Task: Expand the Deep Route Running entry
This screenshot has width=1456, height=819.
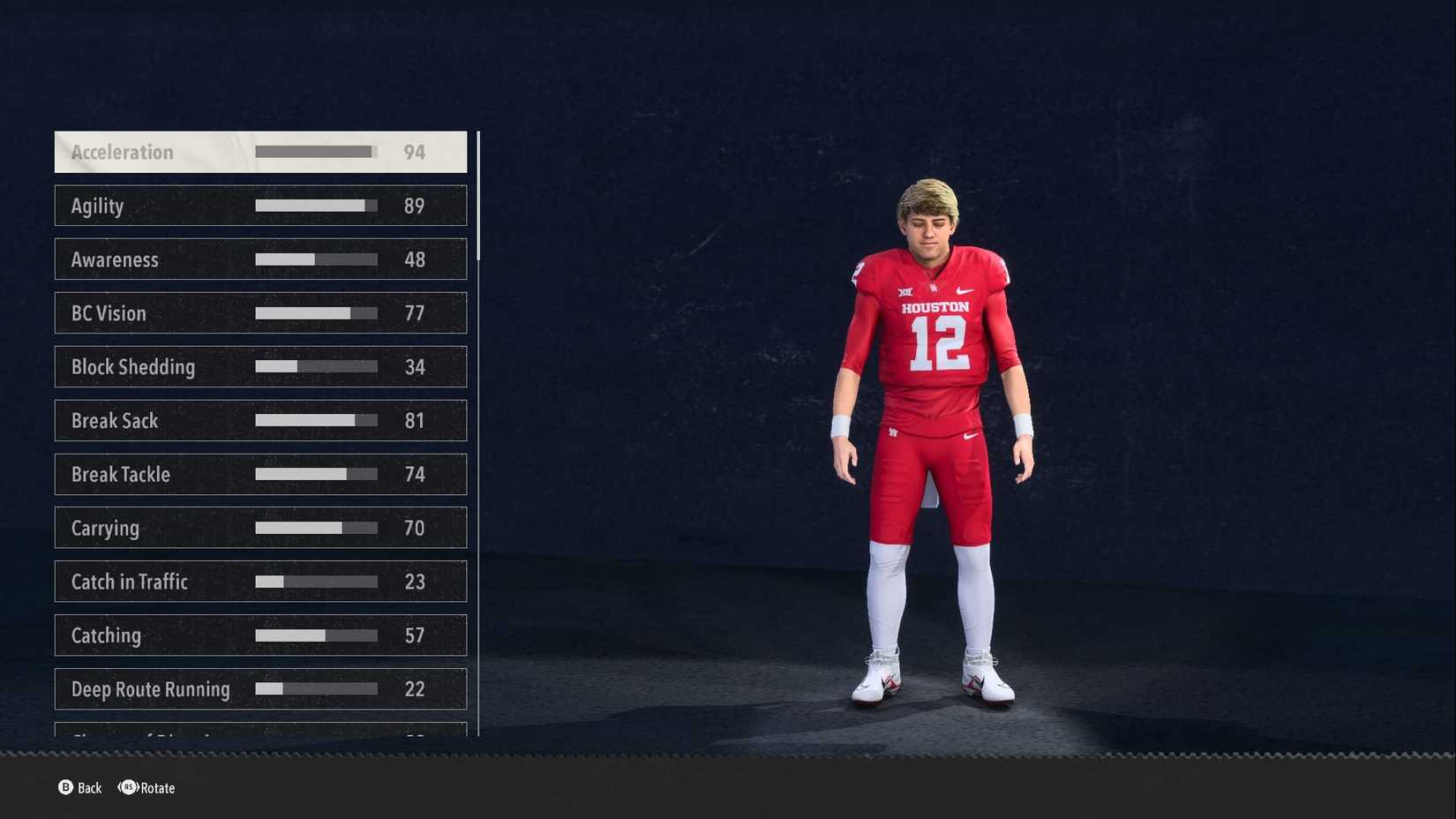Action: (260, 688)
